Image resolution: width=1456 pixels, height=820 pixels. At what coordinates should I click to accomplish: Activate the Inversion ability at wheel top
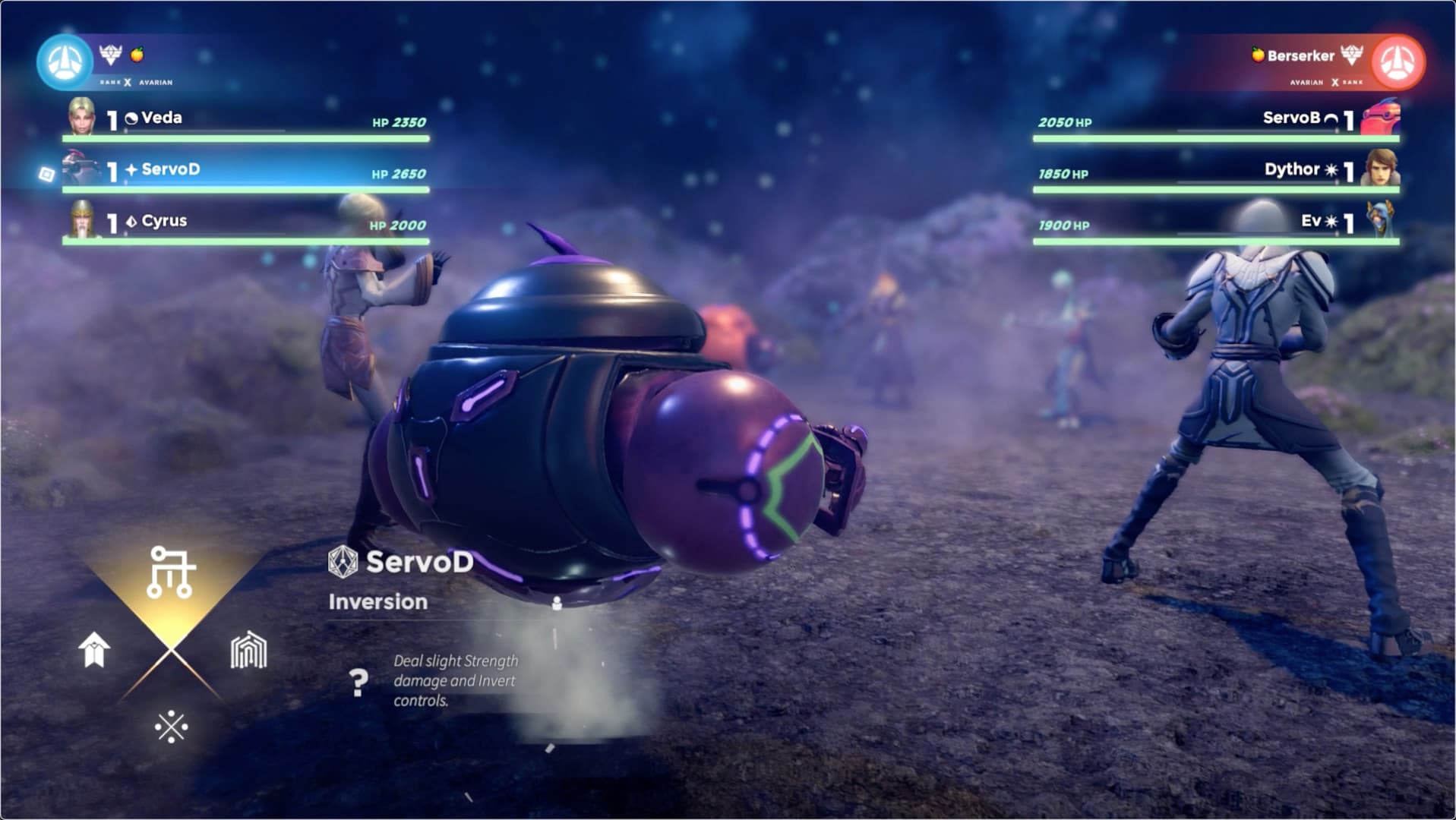[x=171, y=571]
